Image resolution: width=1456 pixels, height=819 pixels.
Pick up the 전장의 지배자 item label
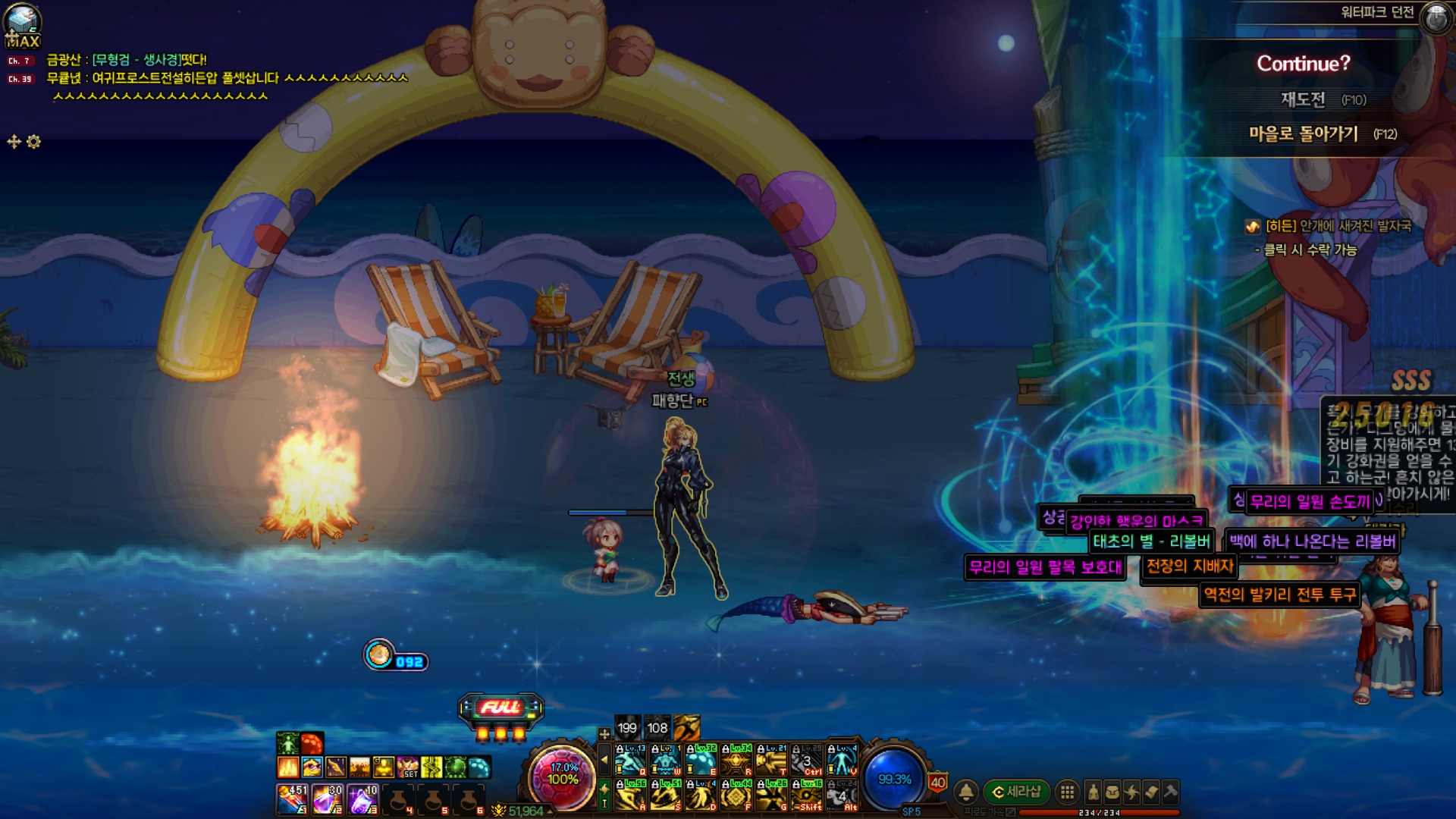[1189, 566]
